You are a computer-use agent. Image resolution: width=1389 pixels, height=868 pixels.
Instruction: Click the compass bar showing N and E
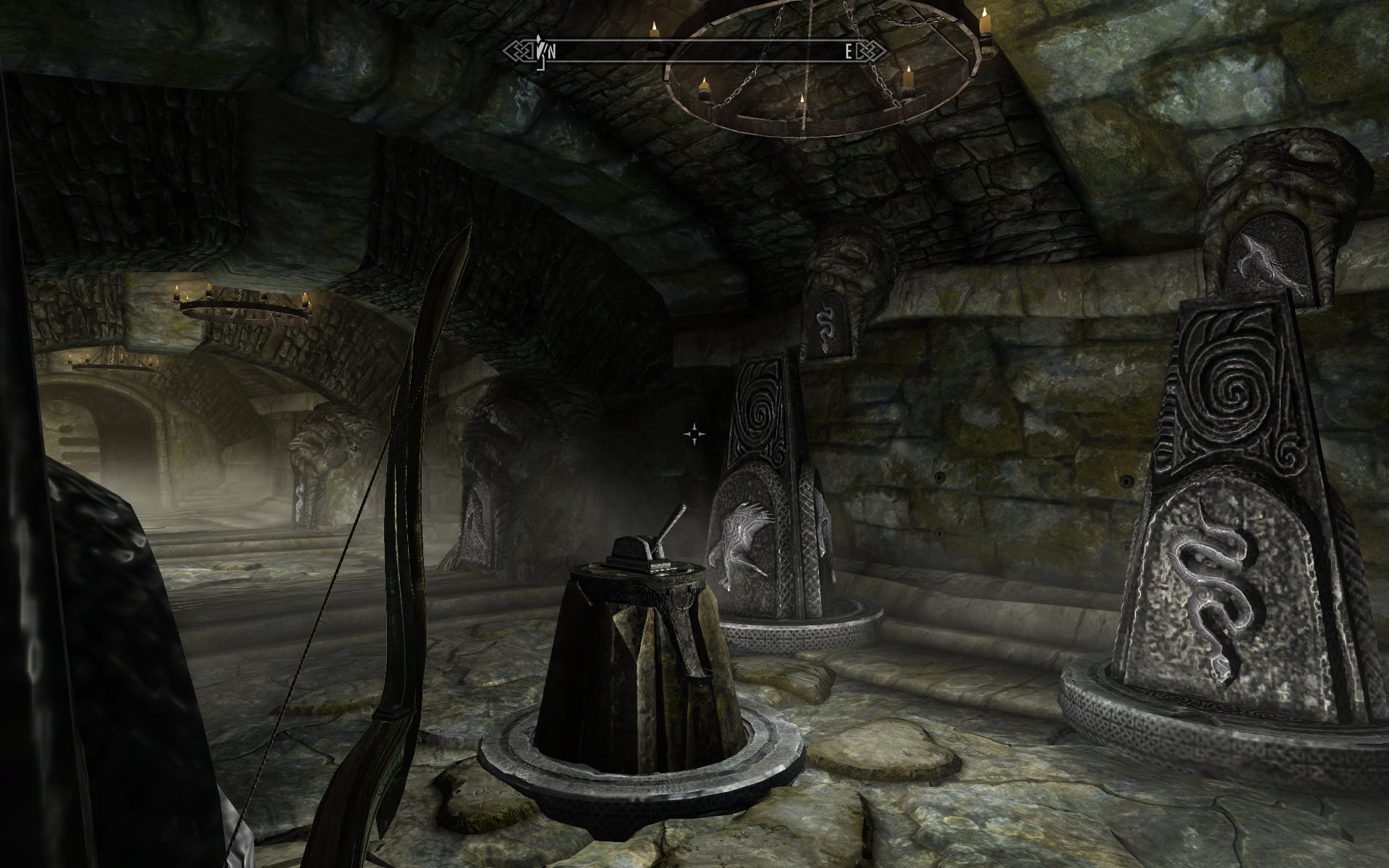(x=693, y=51)
